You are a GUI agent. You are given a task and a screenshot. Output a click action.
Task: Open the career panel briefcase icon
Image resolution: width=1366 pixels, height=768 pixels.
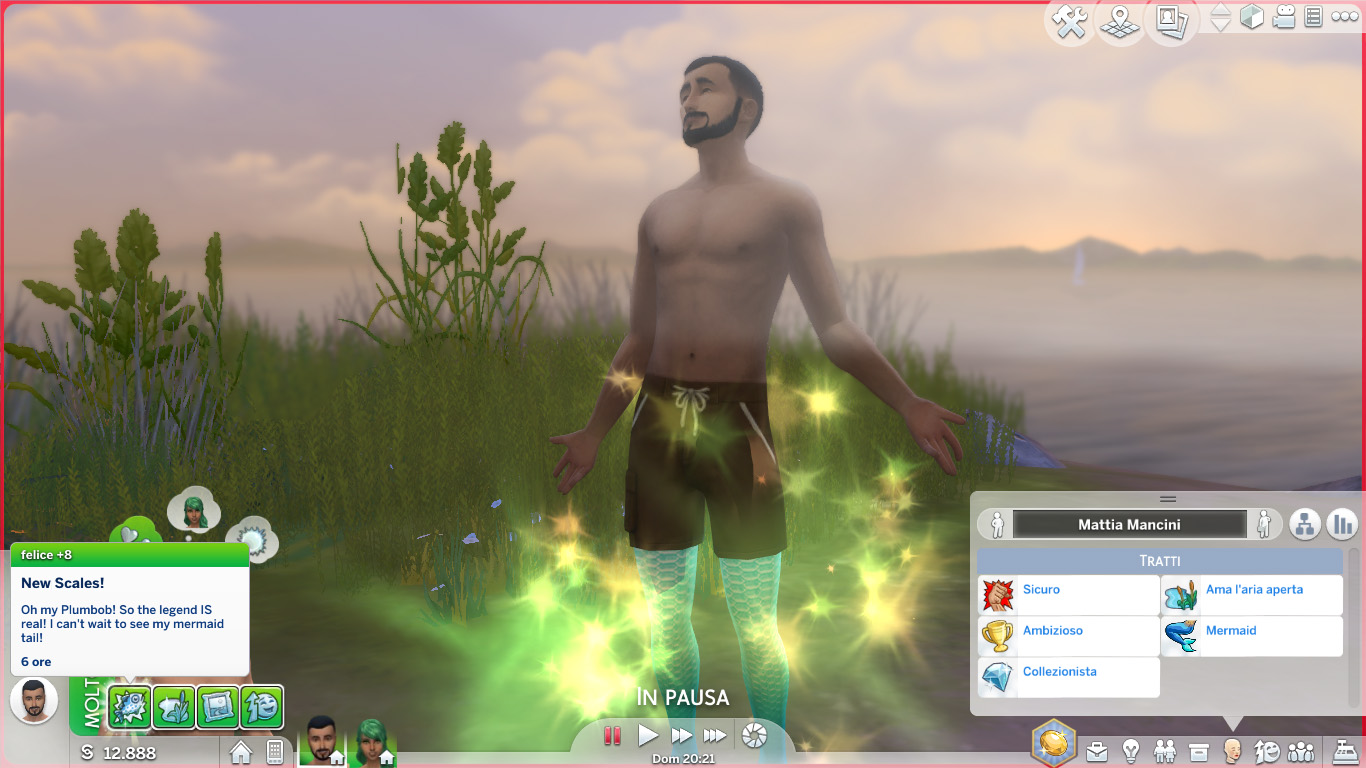[x=1096, y=751]
